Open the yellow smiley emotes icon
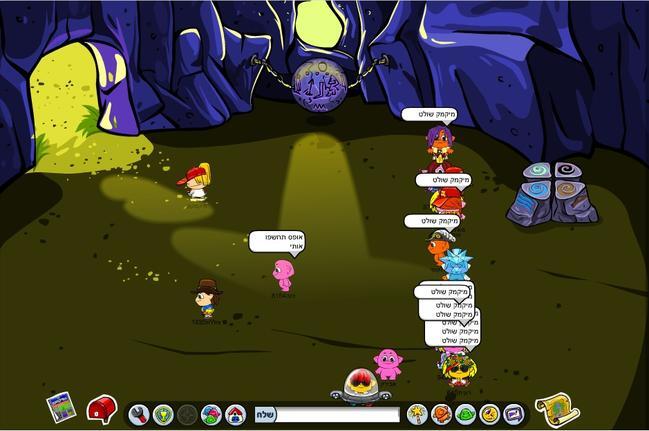This screenshot has width=649, height=431. (489, 413)
